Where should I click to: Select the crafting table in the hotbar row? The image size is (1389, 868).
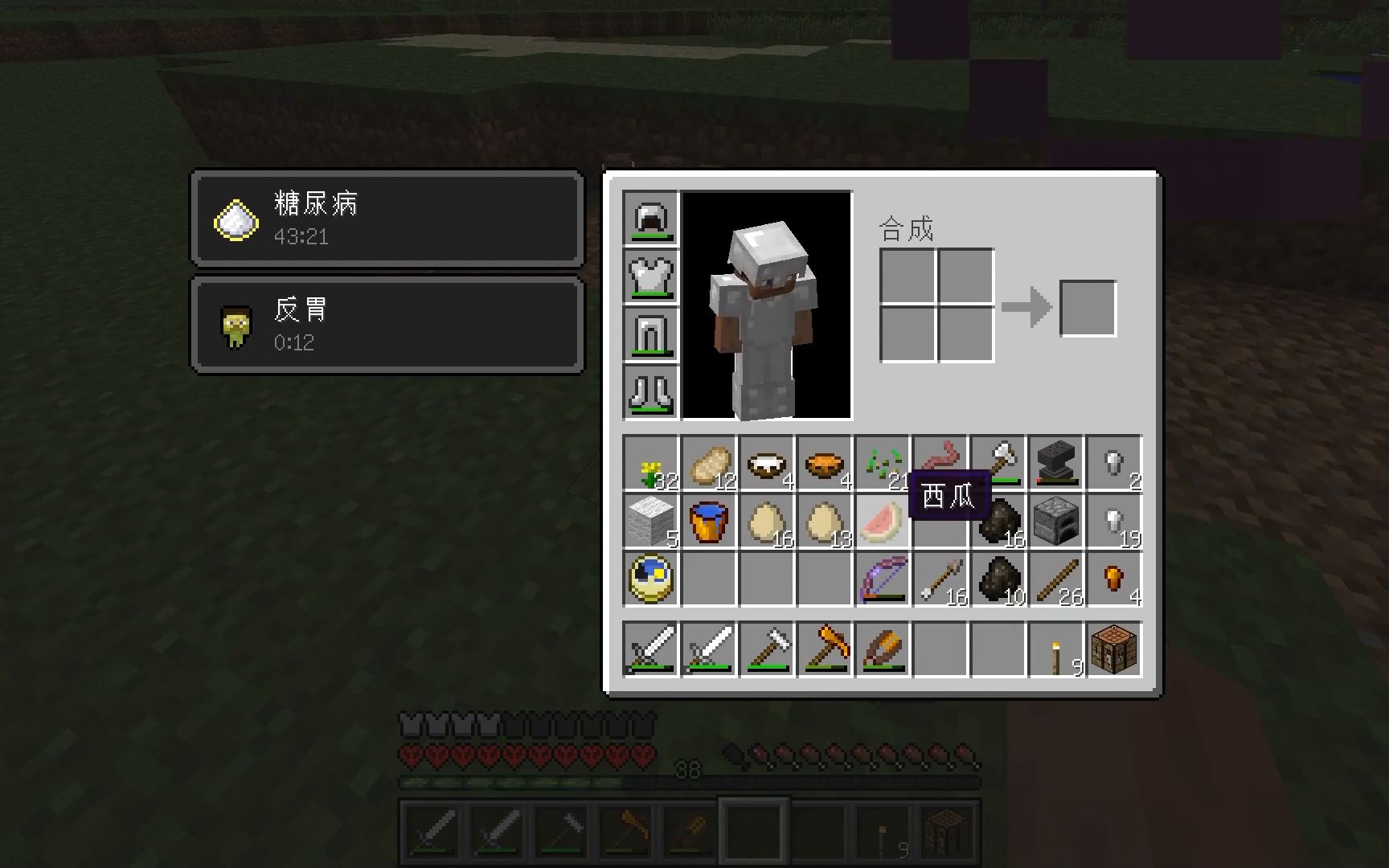click(1115, 649)
